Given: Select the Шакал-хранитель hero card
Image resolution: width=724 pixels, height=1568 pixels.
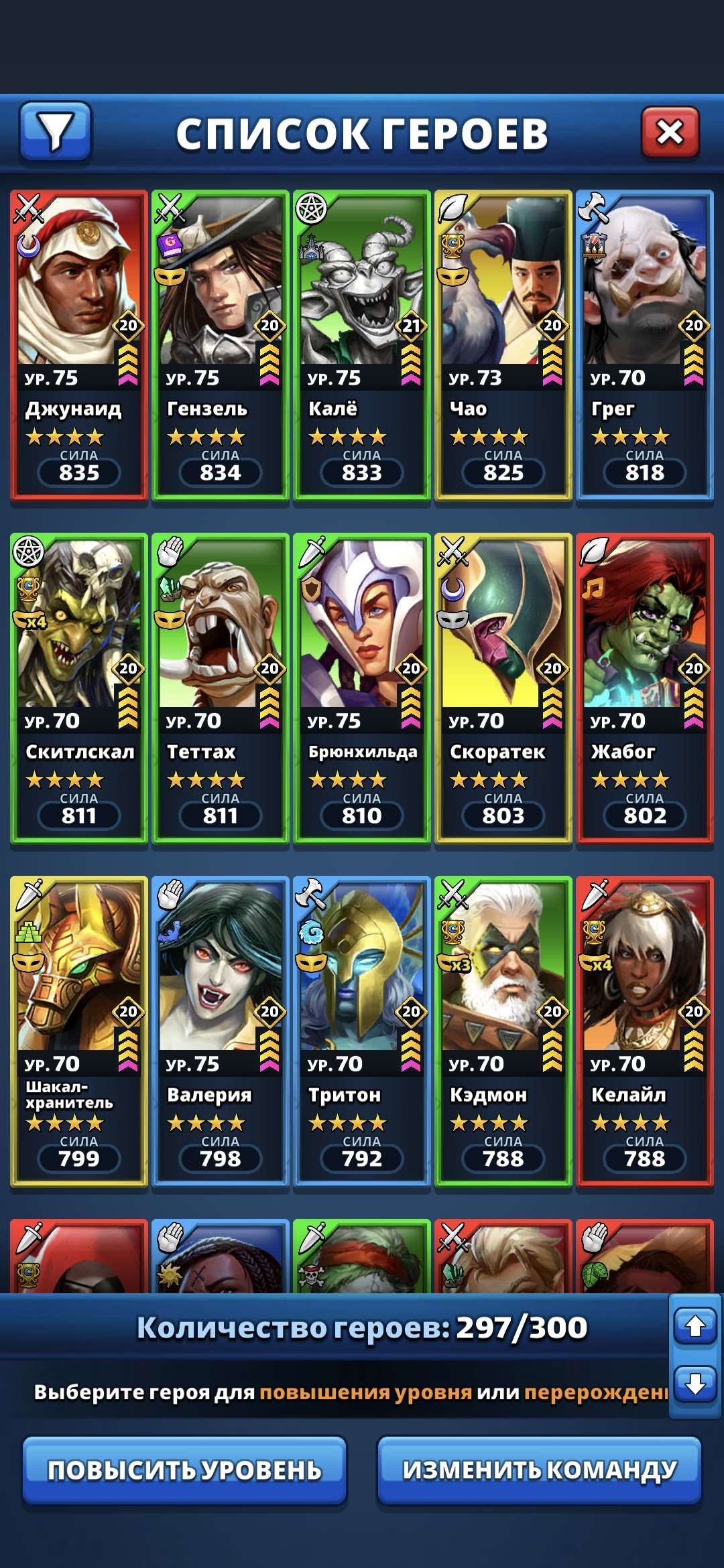Looking at the screenshot, I should click(79, 1031).
